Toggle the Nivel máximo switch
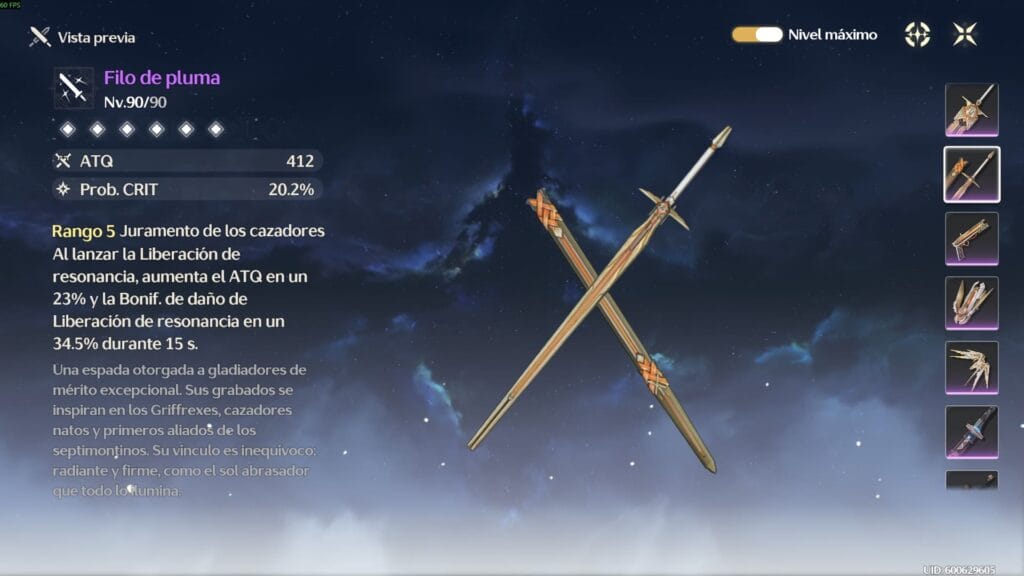1024x576 pixels. pyautogui.click(x=757, y=34)
